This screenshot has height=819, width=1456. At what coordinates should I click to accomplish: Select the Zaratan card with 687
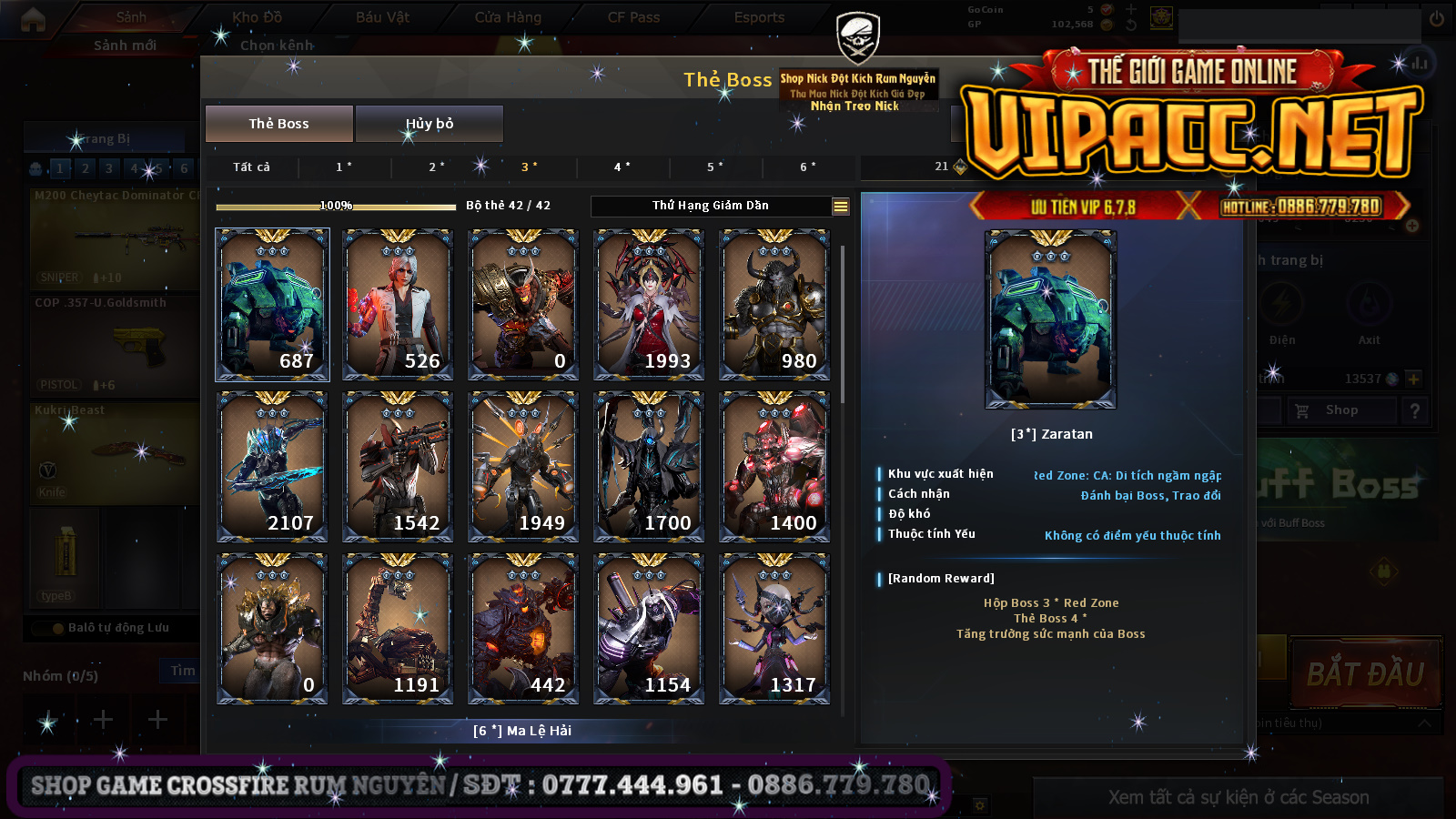272,304
